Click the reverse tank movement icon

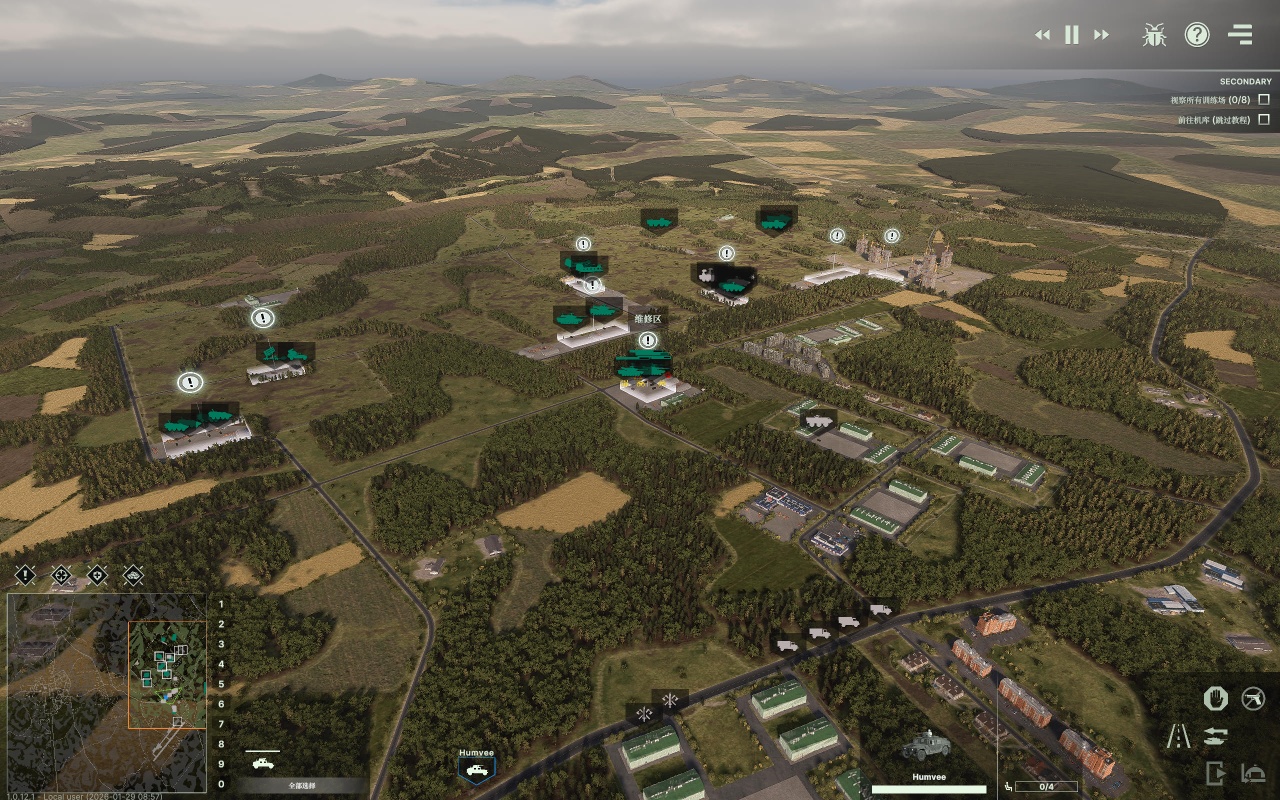1216,736
